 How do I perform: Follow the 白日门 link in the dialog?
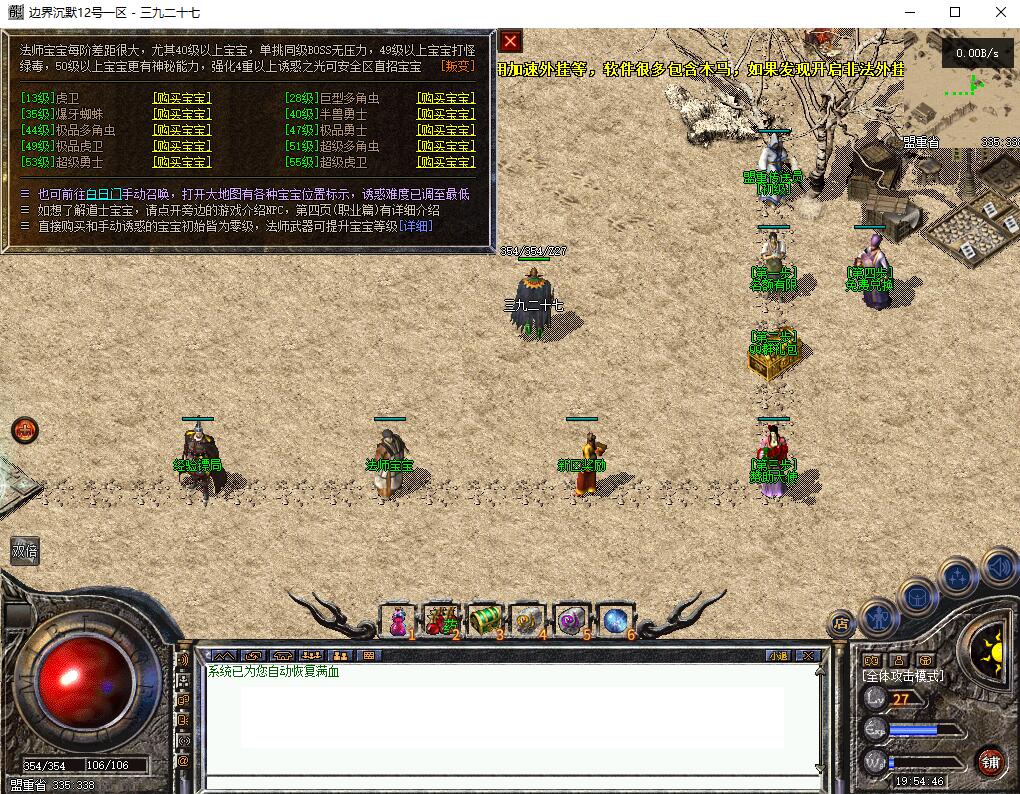point(104,194)
